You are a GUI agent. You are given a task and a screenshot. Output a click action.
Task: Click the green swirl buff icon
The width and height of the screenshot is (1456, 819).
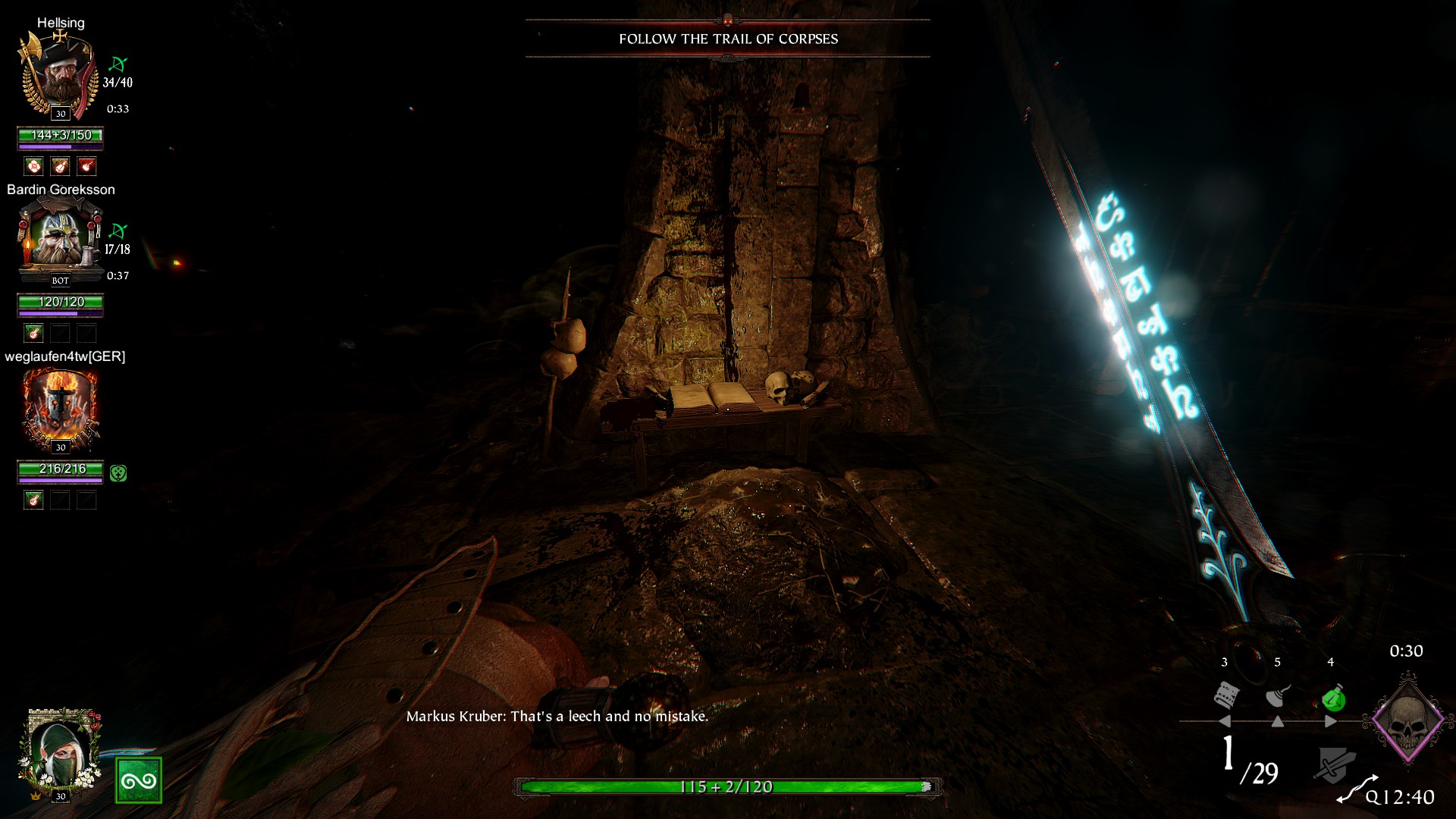pos(139,780)
